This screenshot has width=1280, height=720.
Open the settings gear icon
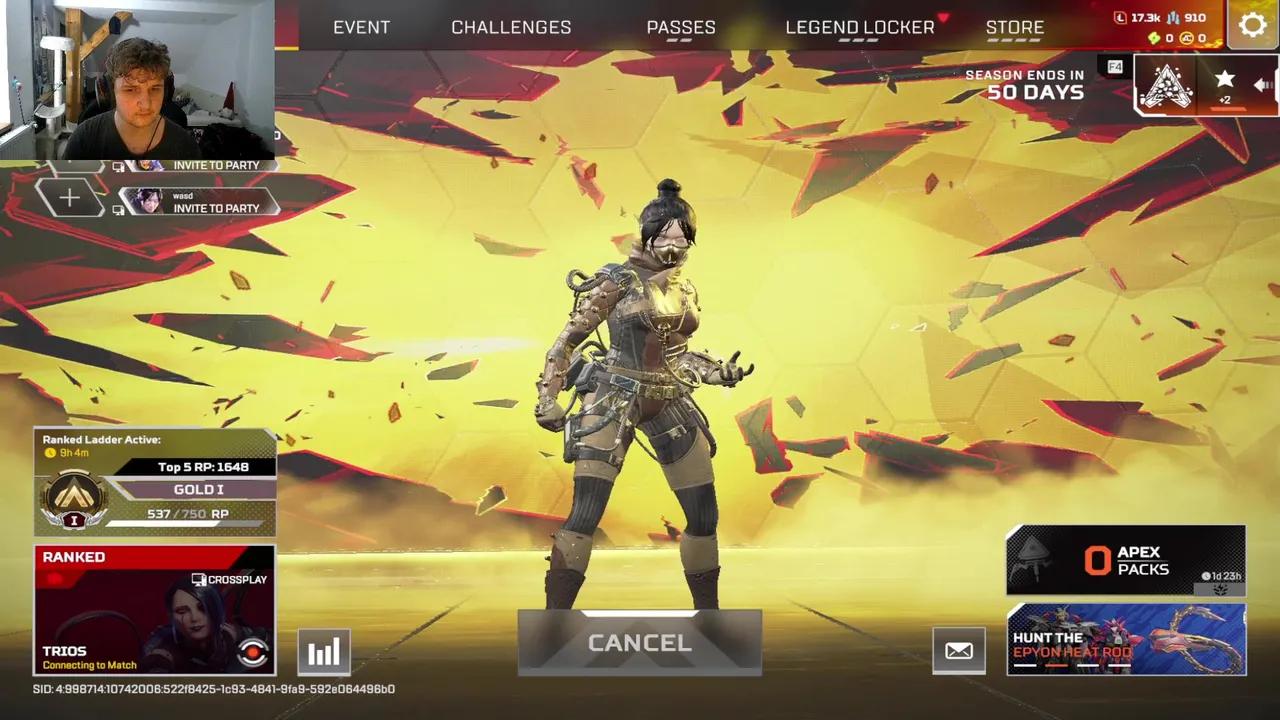tap(1253, 25)
